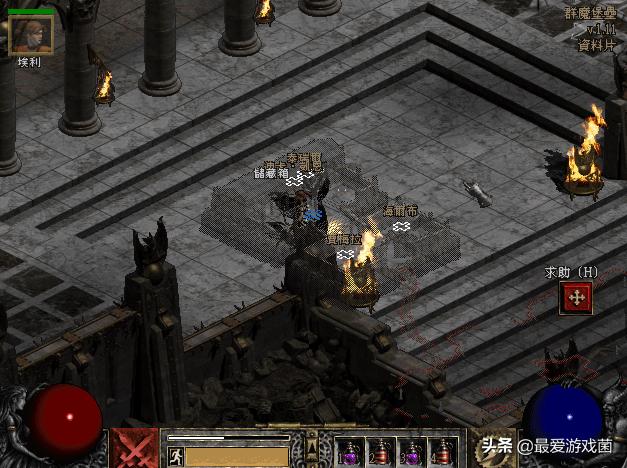Select the crossed-swords attack skill icon

pos(133,447)
